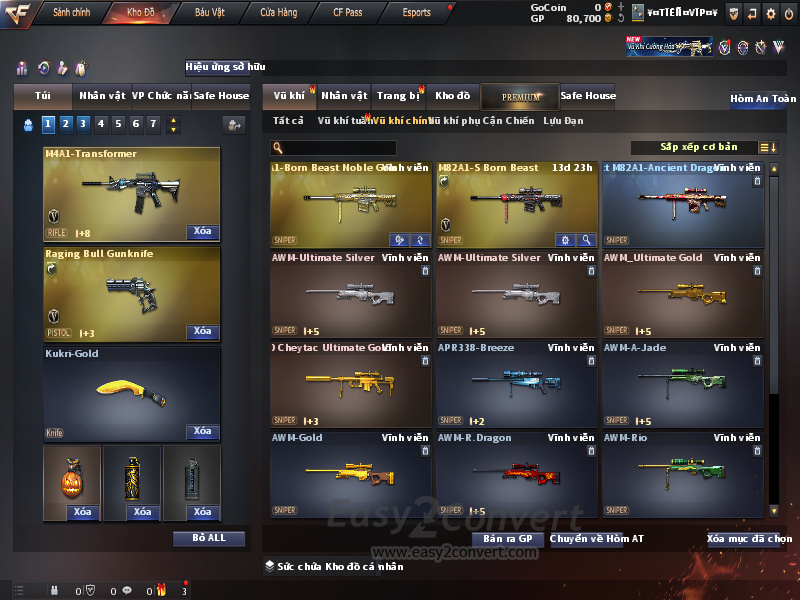Open the PREMIUM inventory tab
The width and height of the screenshot is (800, 600).
tap(520, 96)
